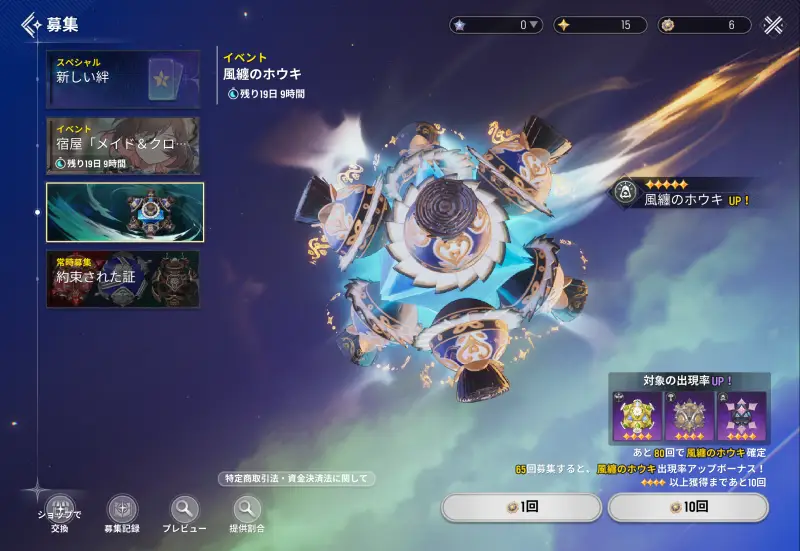The width and height of the screenshot is (800, 551).
Task: Close the recruitment screen with the X
Action: (773, 25)
